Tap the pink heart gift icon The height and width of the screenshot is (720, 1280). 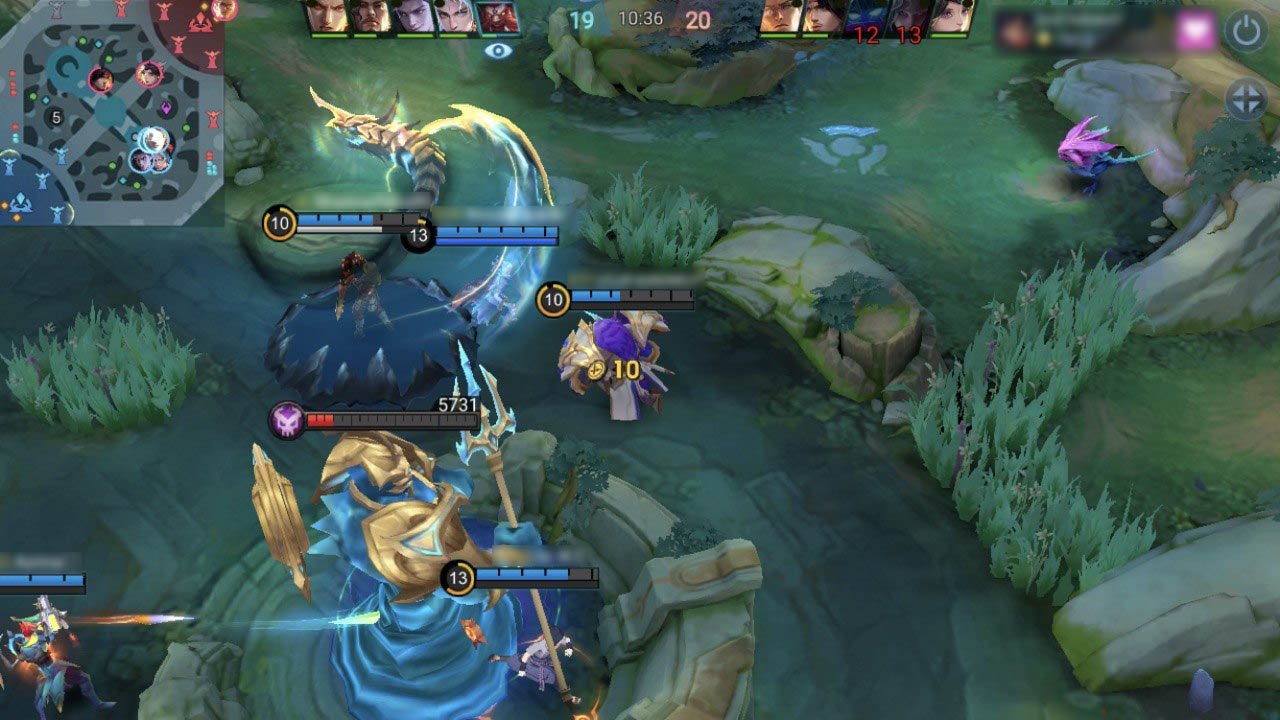(1195, 31)
